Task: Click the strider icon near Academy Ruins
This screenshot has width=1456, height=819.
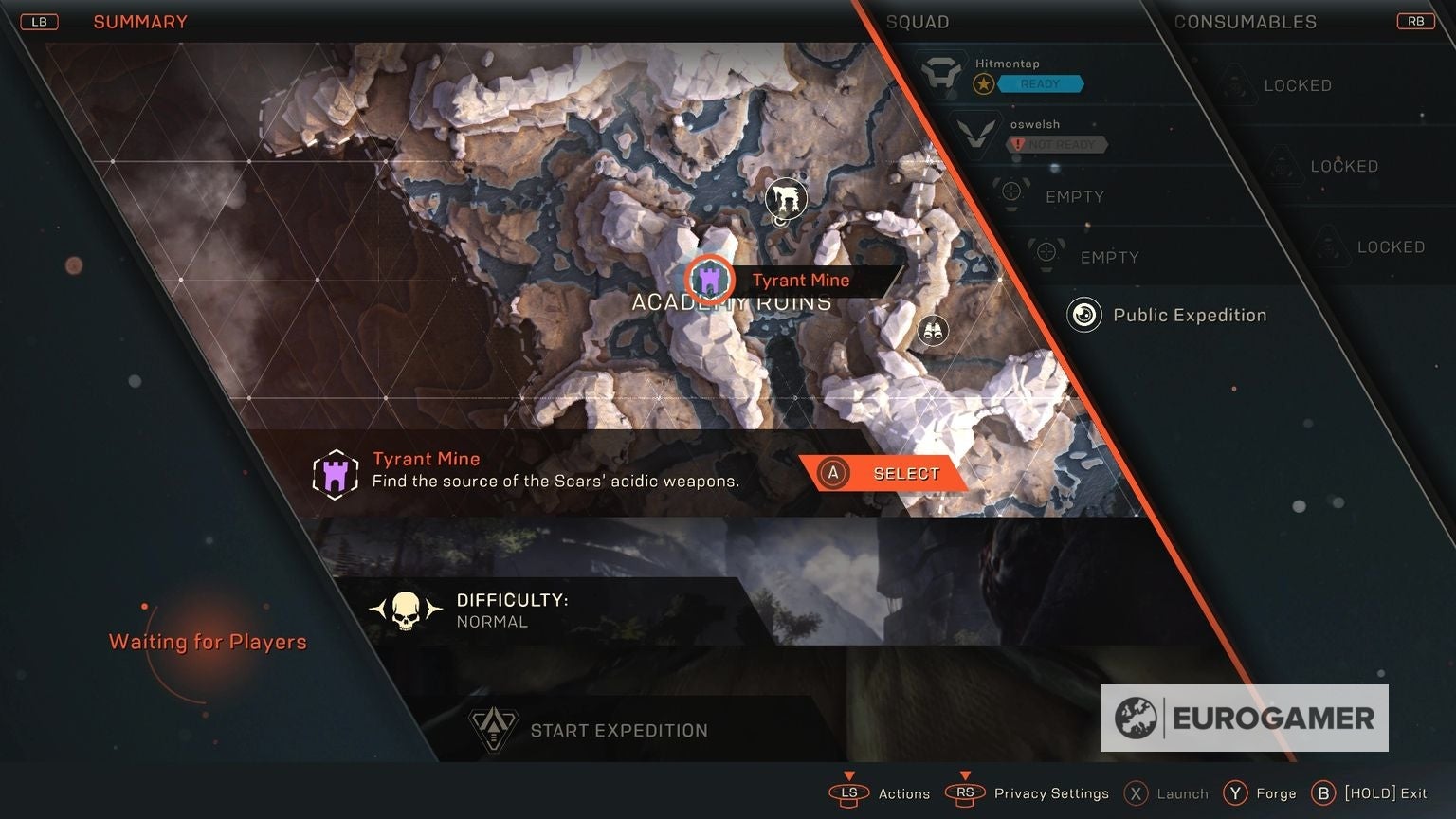Action: coord(786,197)
